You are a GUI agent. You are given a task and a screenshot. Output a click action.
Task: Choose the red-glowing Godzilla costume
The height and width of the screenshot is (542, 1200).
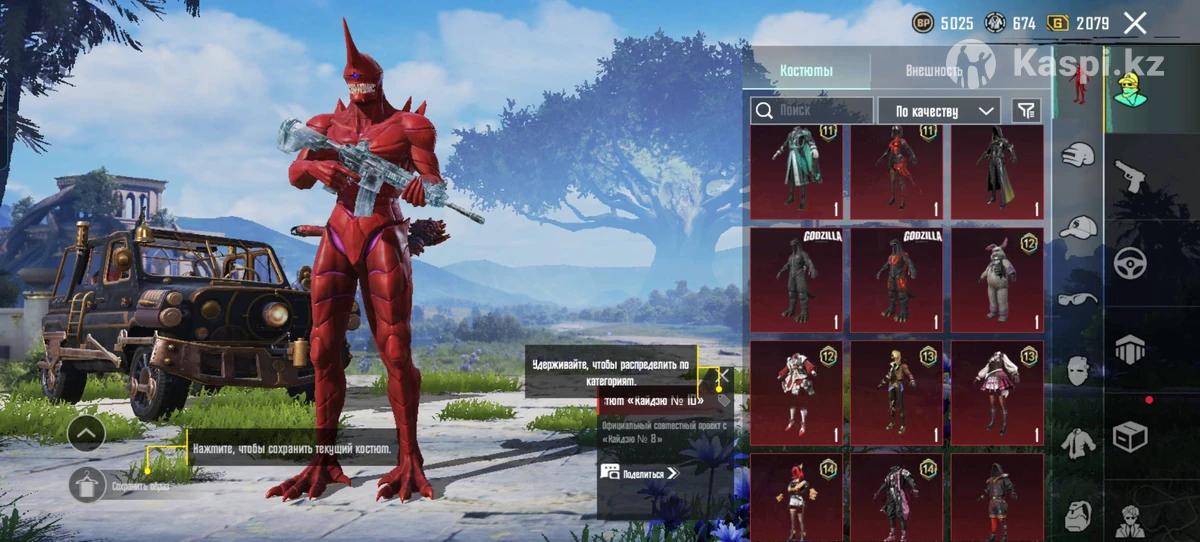pos(896,279)
